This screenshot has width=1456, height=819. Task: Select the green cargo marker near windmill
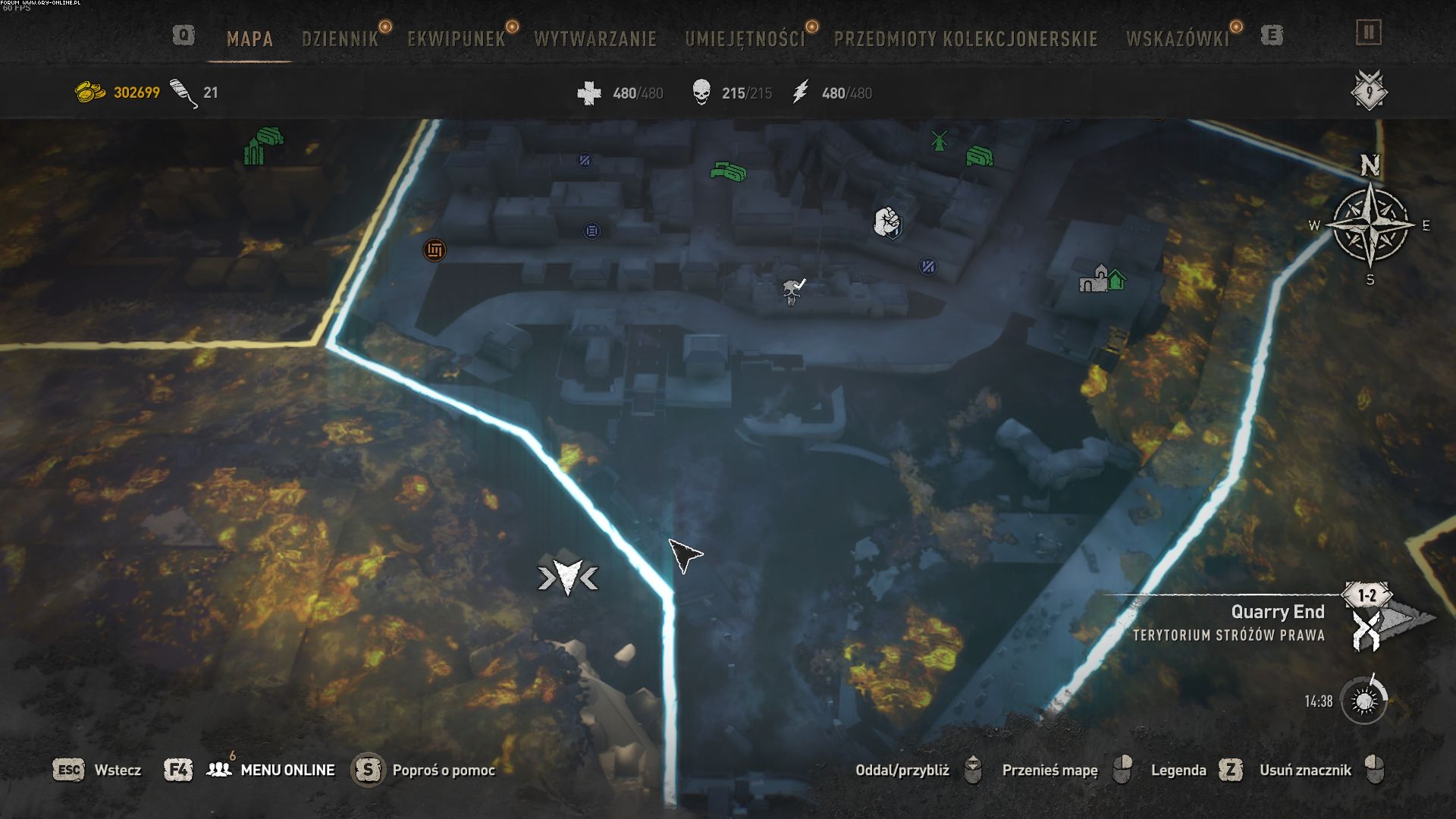pyautogui.click(x=979, y=157)
